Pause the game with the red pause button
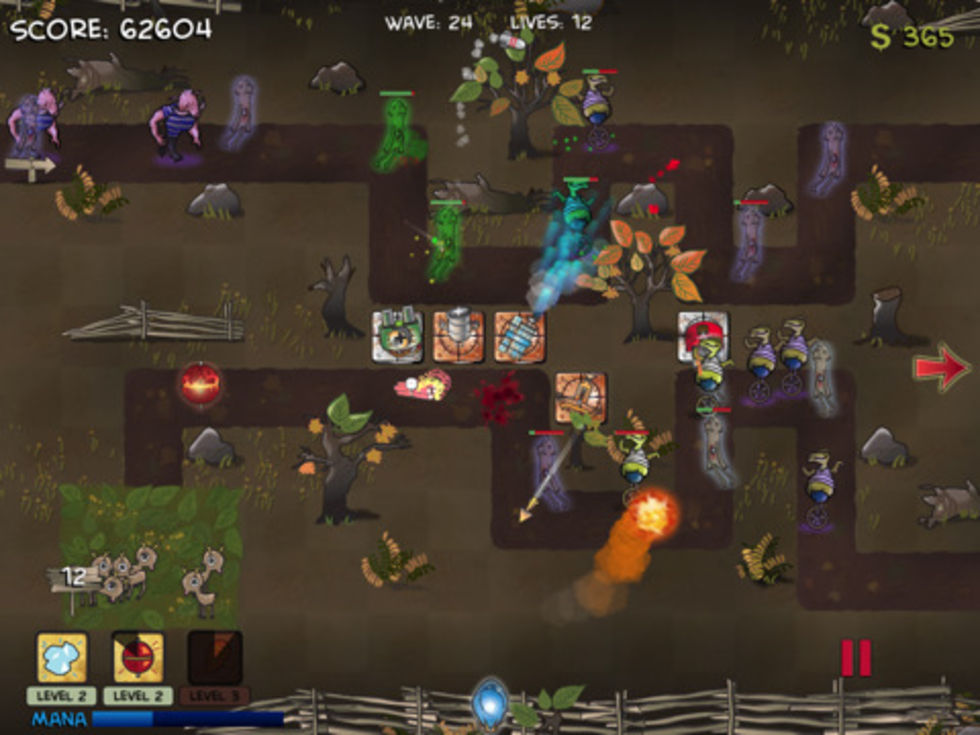The width and height of the screenshot is (980, 735). [856, 658]
